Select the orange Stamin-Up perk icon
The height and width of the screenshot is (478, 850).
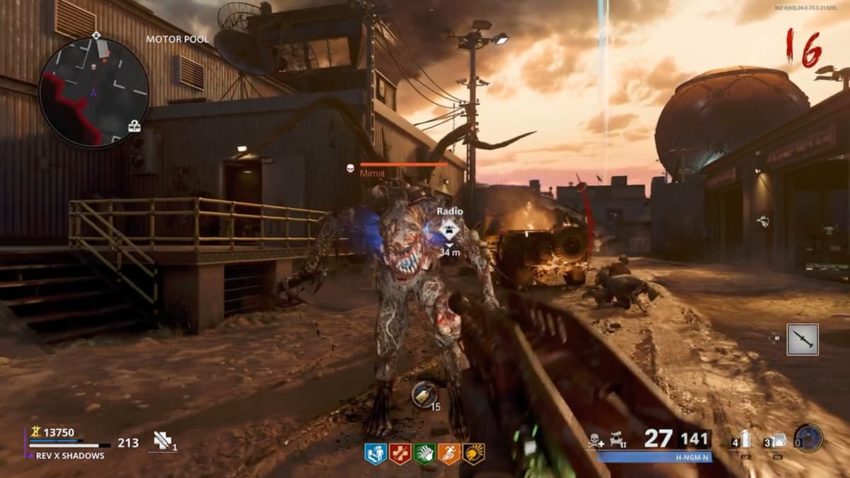tap(449, 453)
